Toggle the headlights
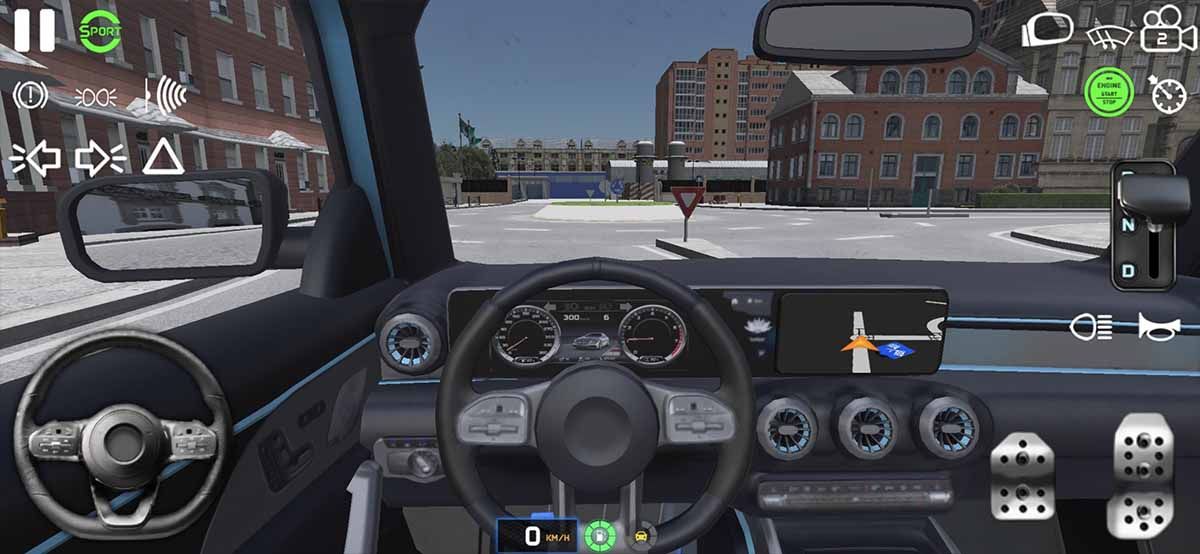Viewport: 1200px width, 554px height. [x=1091, y=326]
